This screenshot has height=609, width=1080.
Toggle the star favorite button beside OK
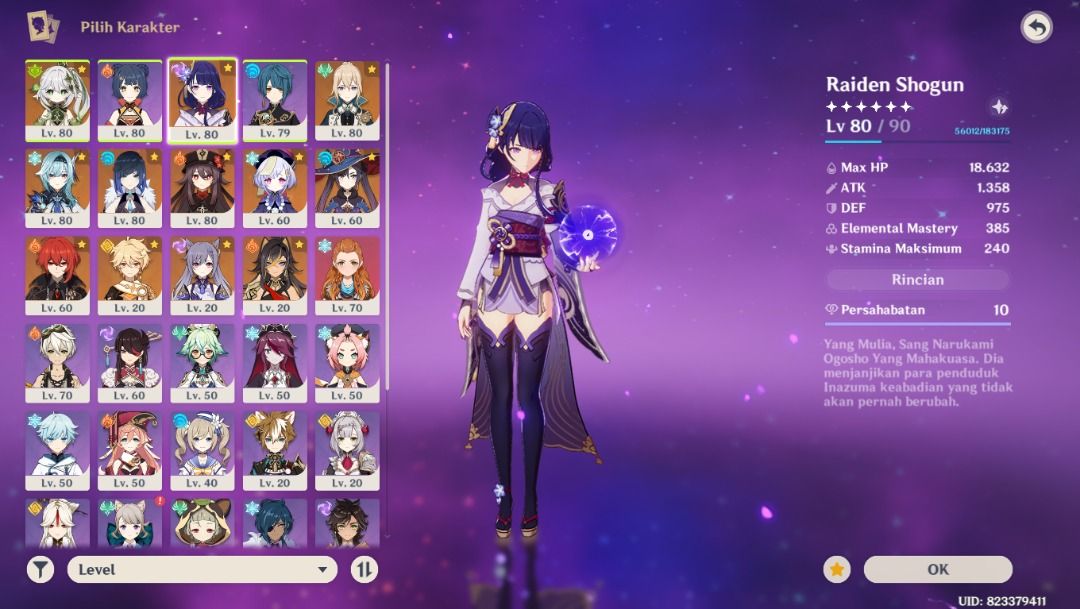pos(837,569)
